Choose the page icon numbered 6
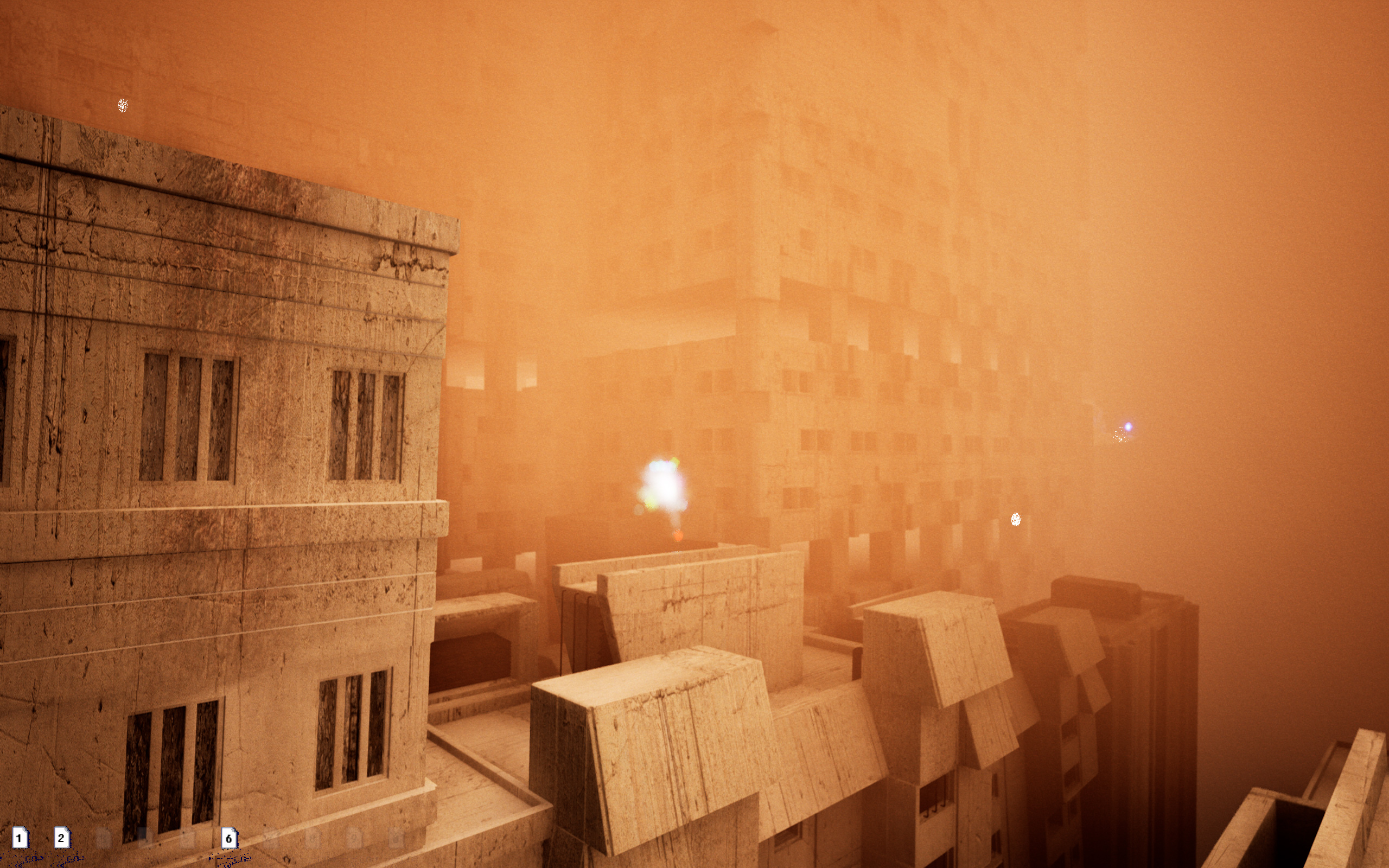 [229, 838]
